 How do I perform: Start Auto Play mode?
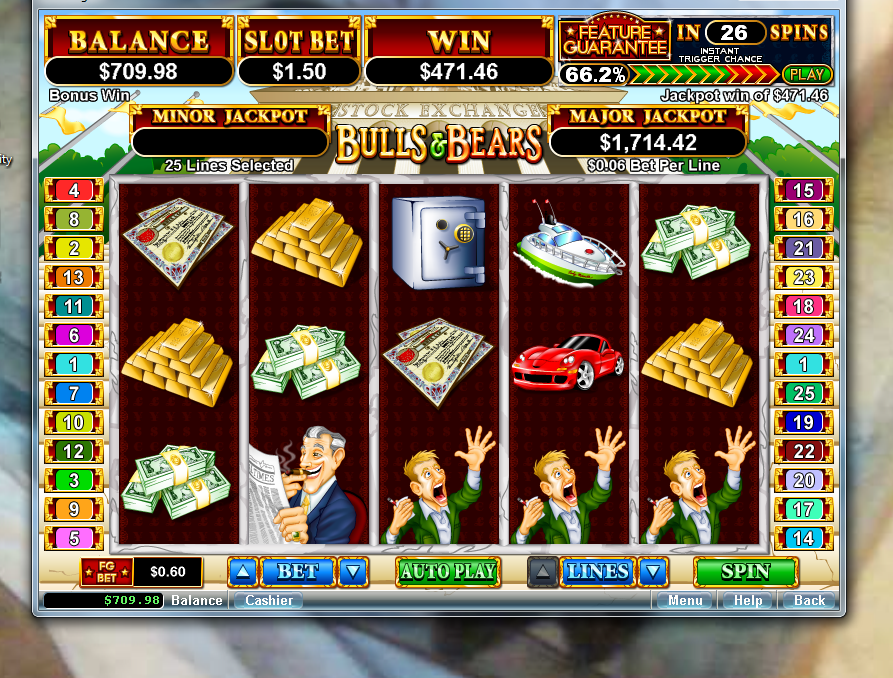pyautogui.click(x=448, y=572)
